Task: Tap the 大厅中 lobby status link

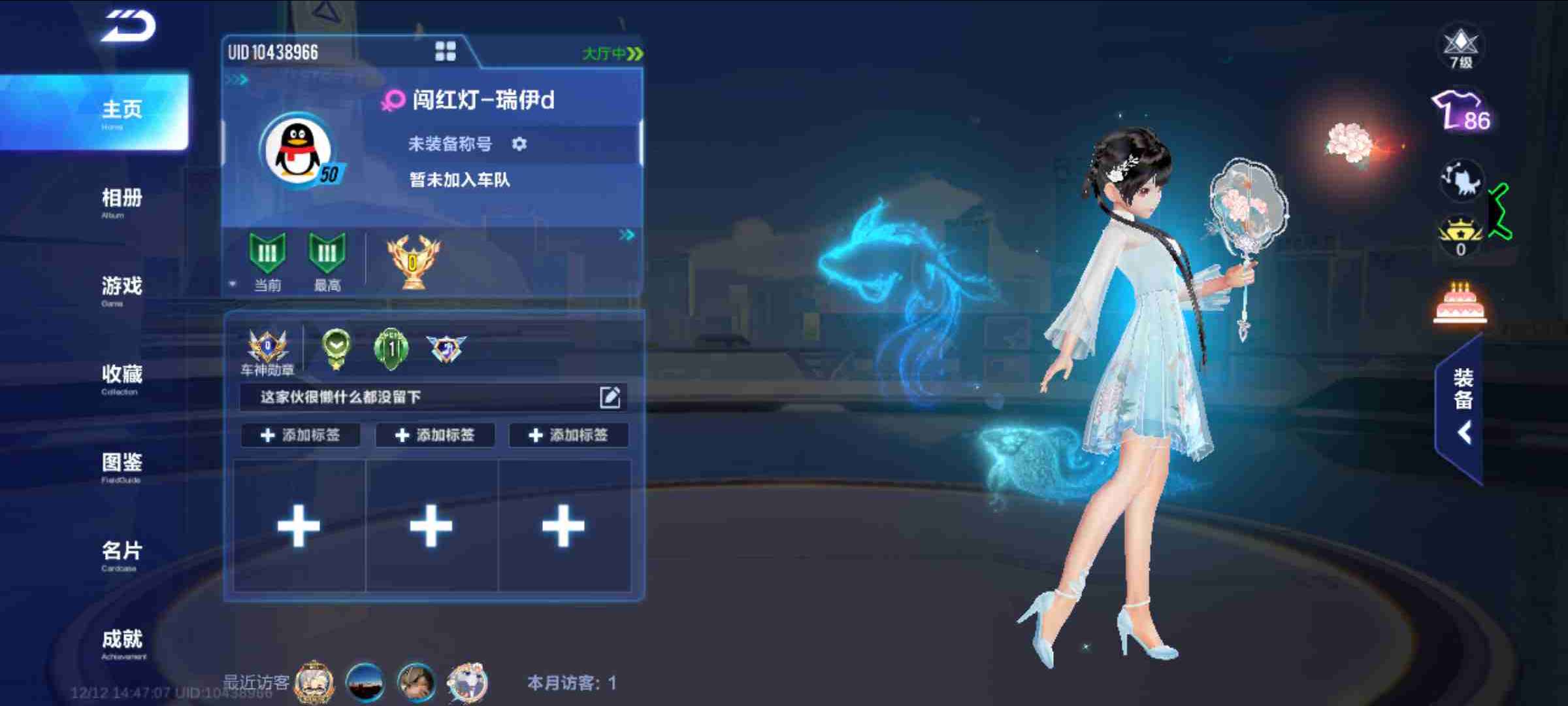Action: 612,54
